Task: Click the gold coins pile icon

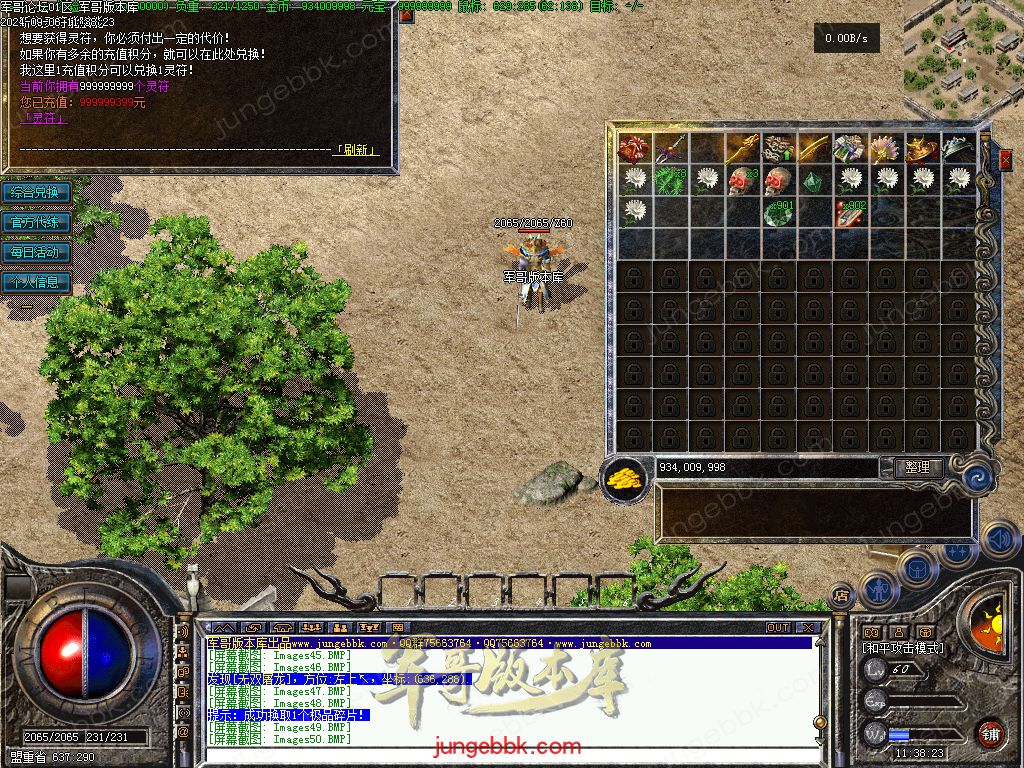Action: pyautogui.click(x=624, y=478)
